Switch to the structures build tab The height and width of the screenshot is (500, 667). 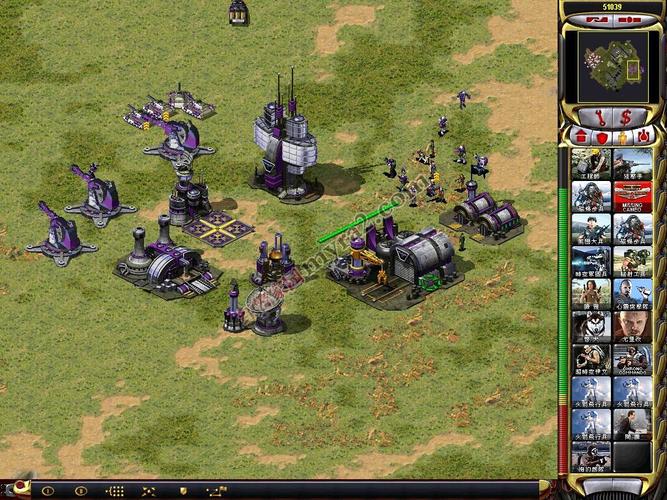(x=580, y=136)
